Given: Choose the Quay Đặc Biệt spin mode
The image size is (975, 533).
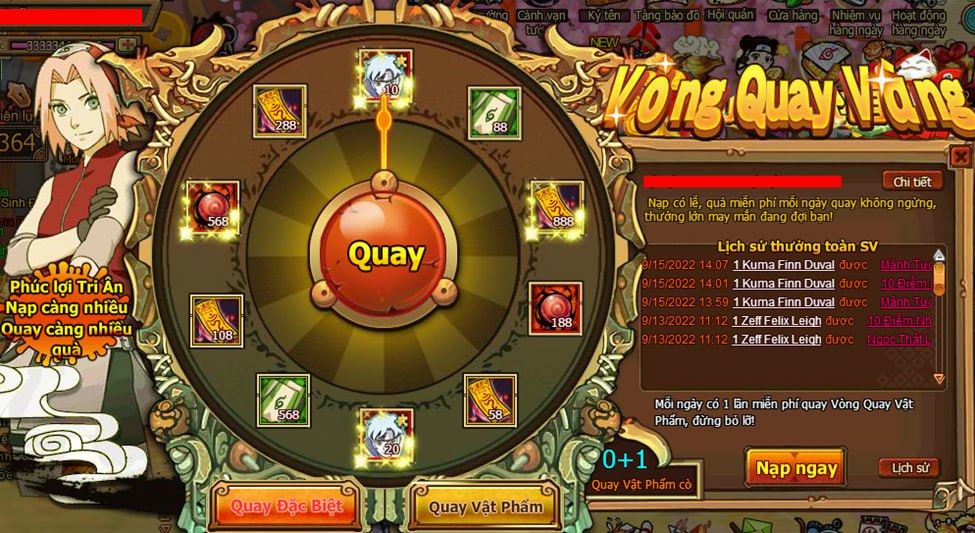Looking at the screenshot, I should tap(287, 505).
